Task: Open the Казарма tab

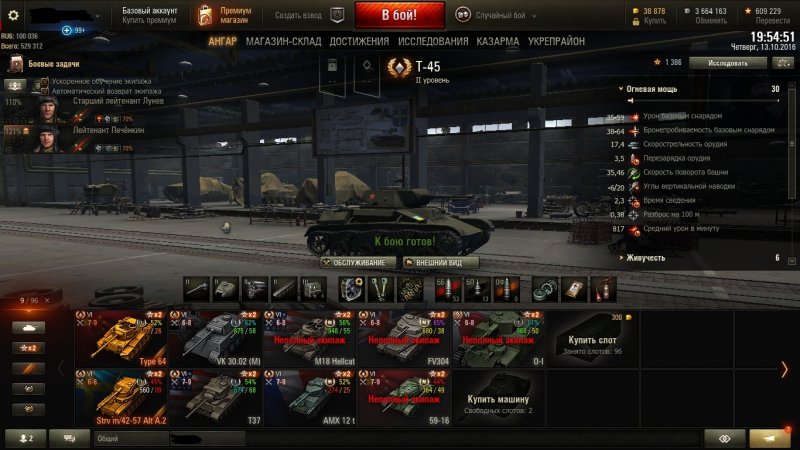Action: point(497,41)
